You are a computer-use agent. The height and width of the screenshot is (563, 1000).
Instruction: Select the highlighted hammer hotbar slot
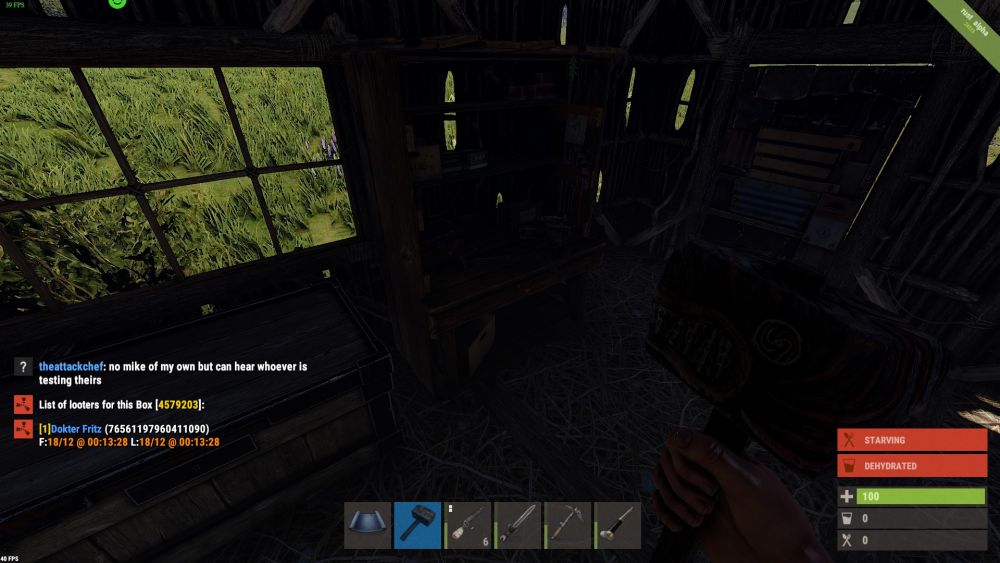pos(418,525)
